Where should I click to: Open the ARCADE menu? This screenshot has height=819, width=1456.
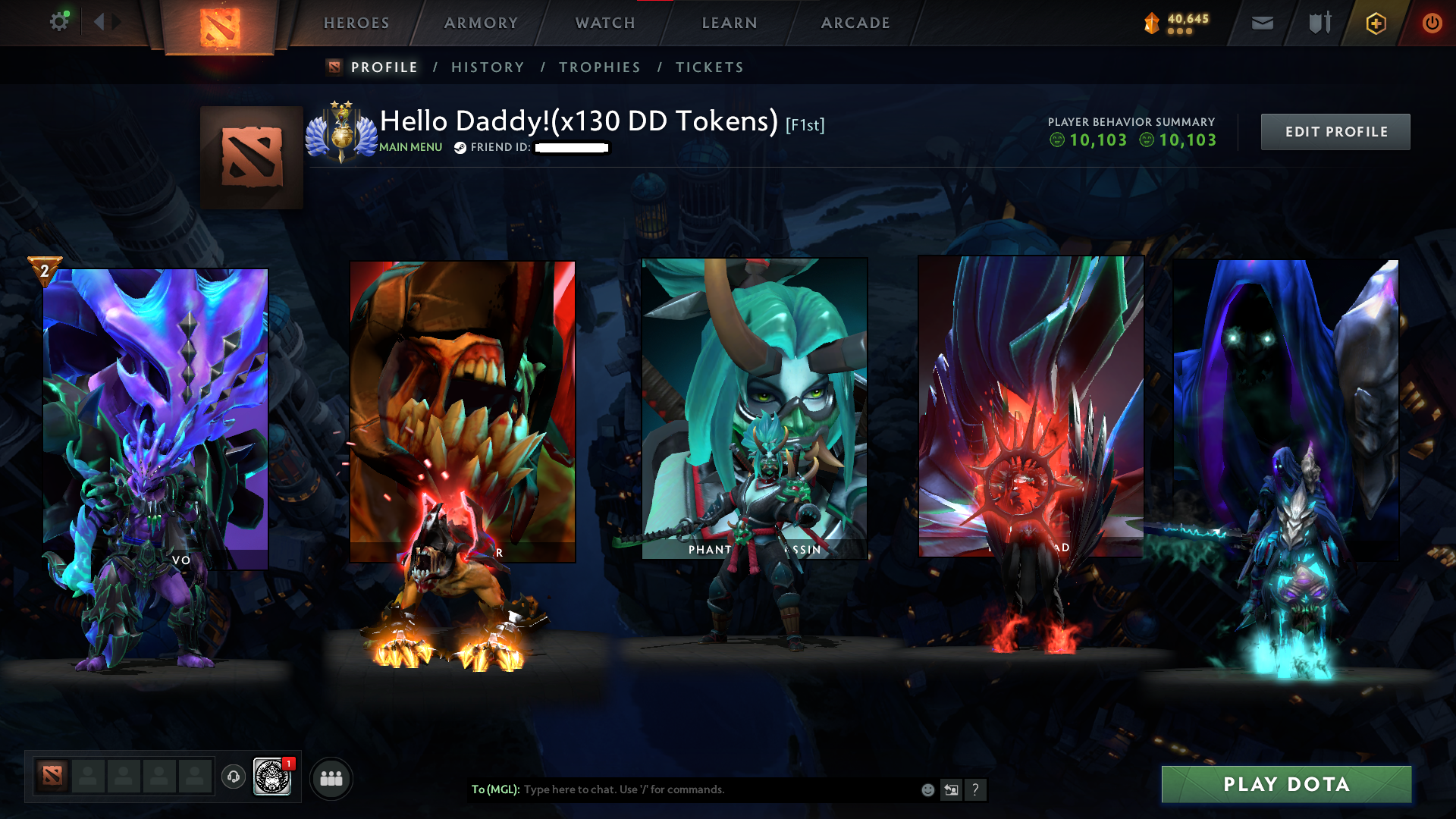[x=855, y=23]
